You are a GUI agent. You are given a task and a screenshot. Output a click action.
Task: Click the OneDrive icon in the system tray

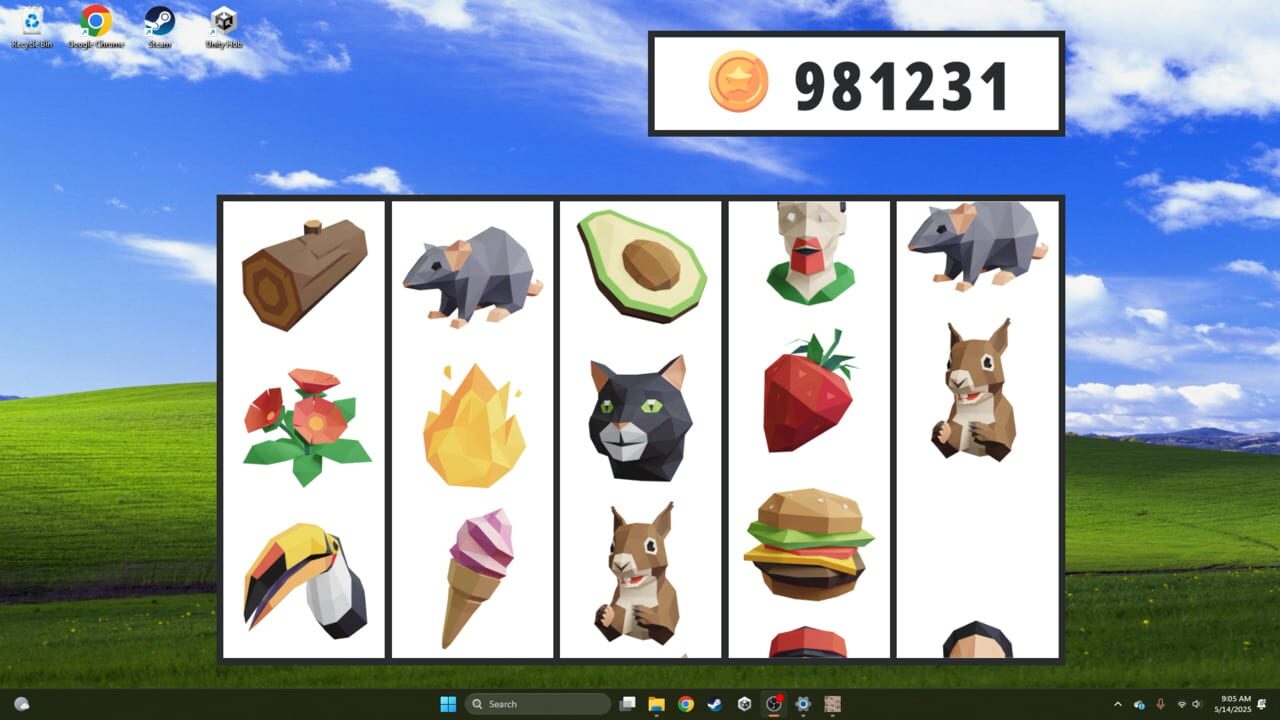(1138, 704)
